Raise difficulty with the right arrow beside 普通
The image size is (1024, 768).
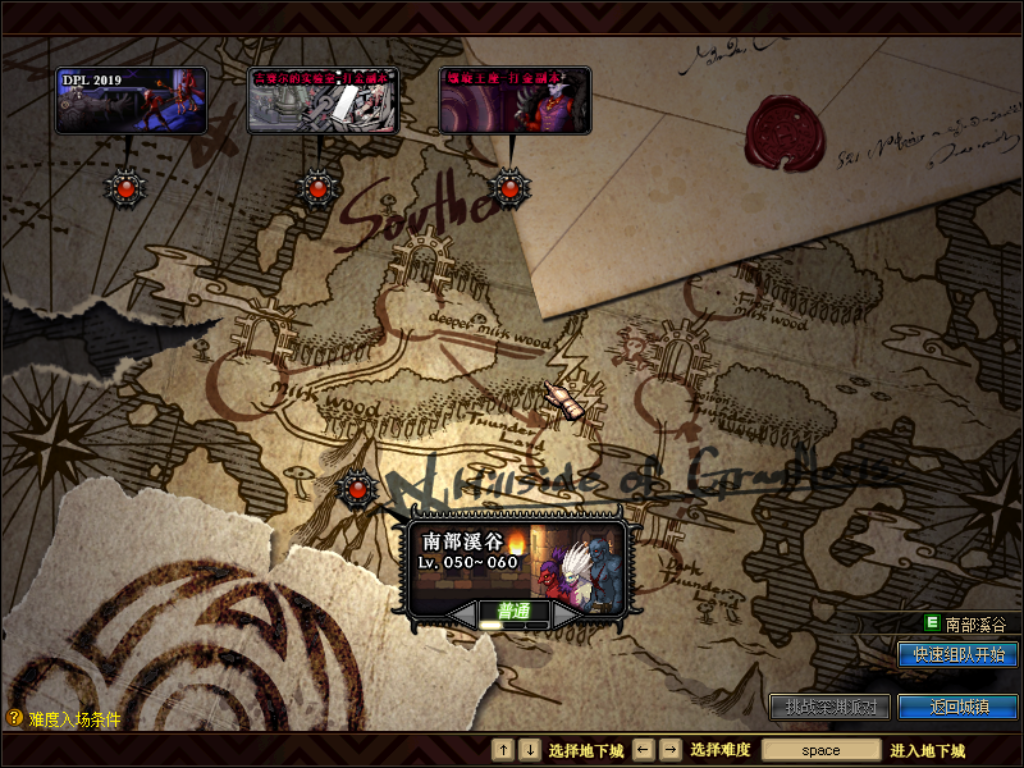tap(566, 613)
